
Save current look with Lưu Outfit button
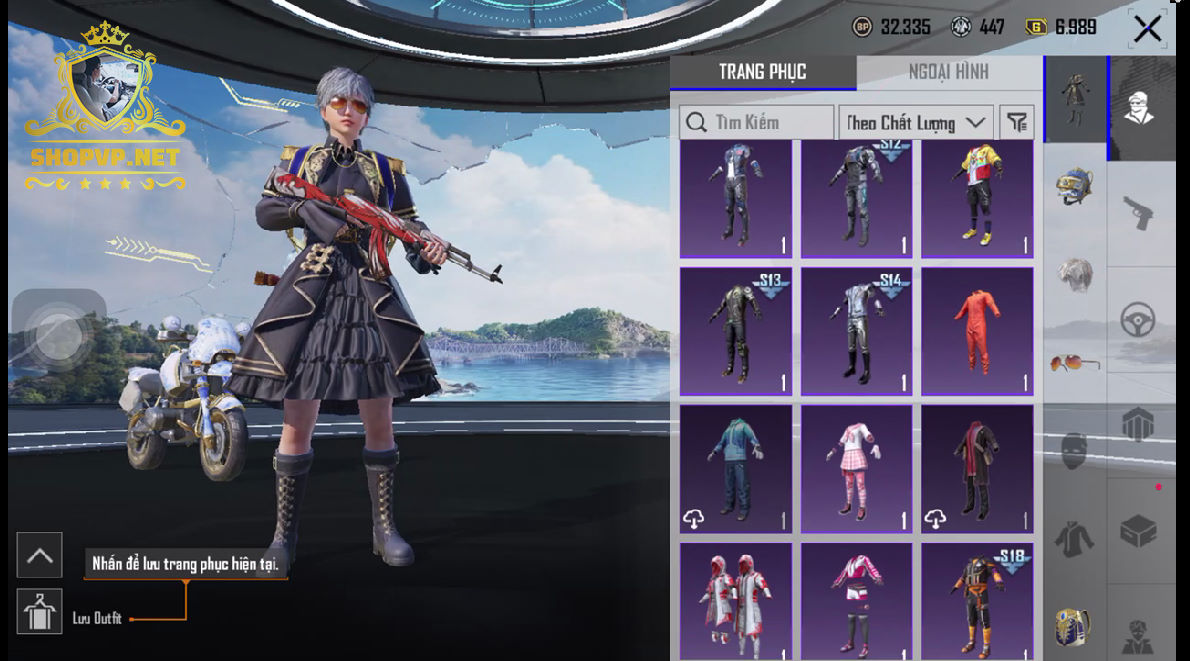(40, 612)
